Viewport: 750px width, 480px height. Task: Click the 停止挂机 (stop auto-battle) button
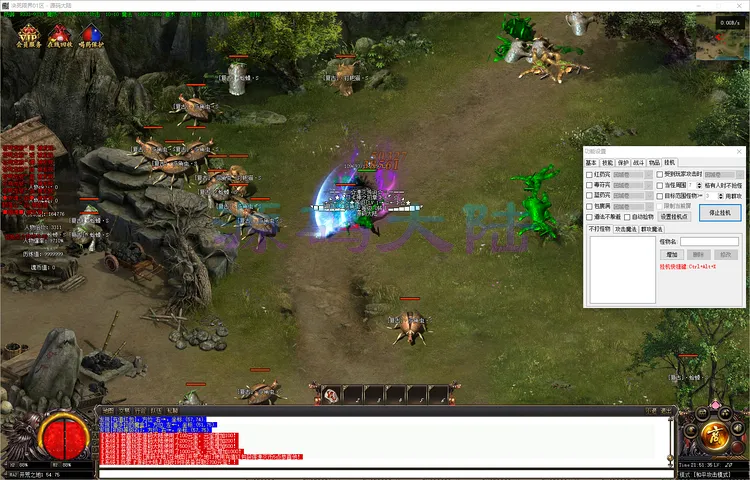pos(719,212)
